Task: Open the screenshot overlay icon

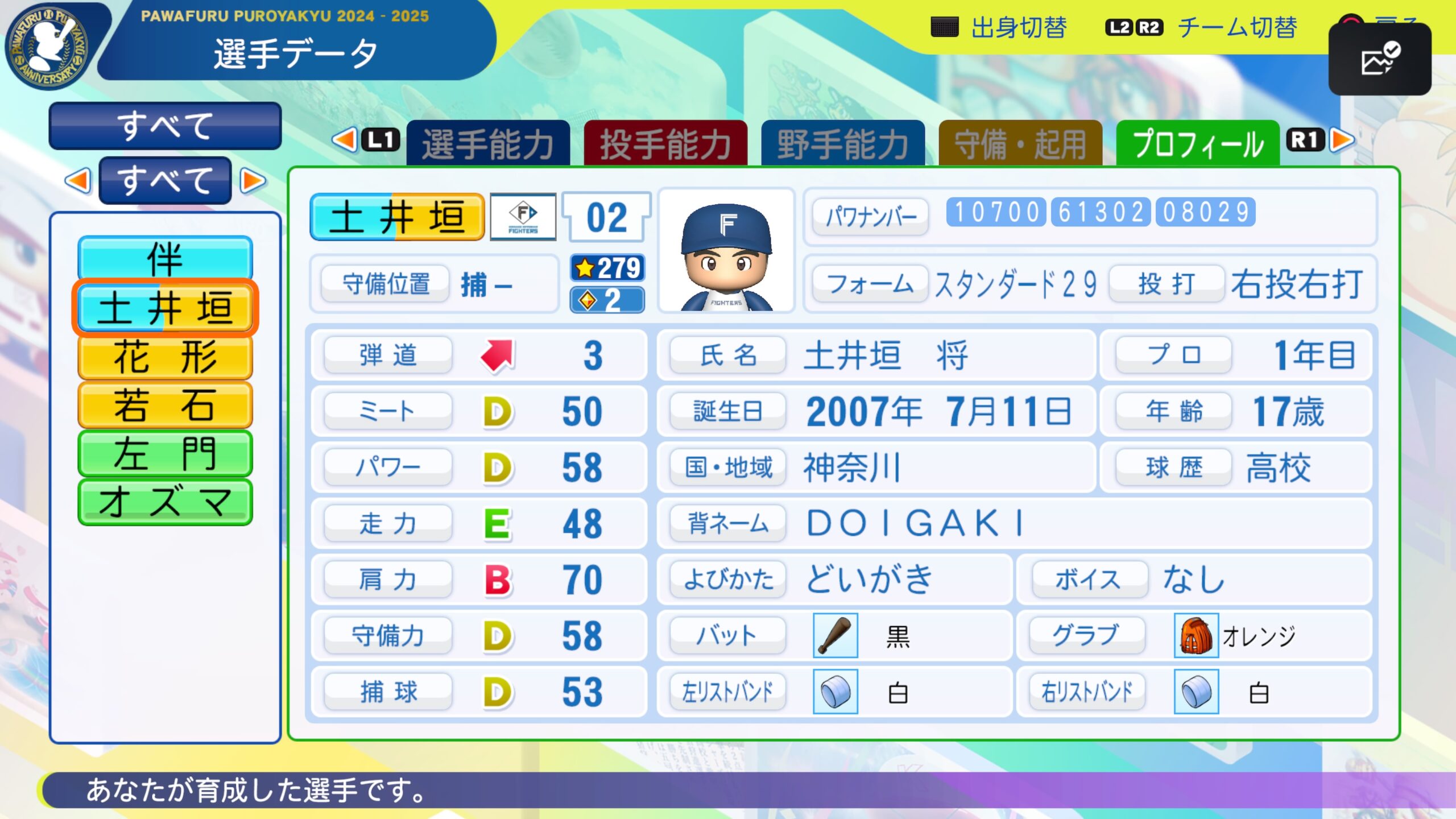Action: [1379, 59]
